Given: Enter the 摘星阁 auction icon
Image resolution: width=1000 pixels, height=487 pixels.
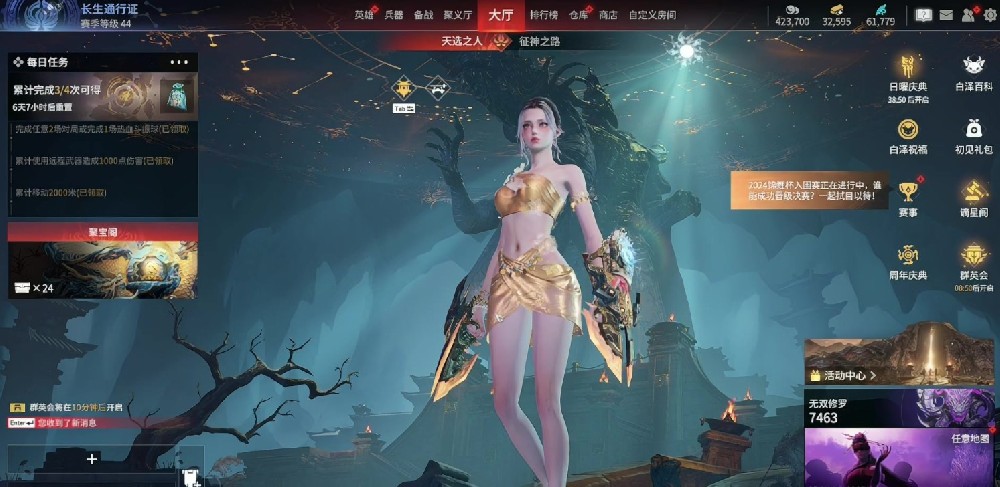Looking at the screenshot, I should pos(974,195).
